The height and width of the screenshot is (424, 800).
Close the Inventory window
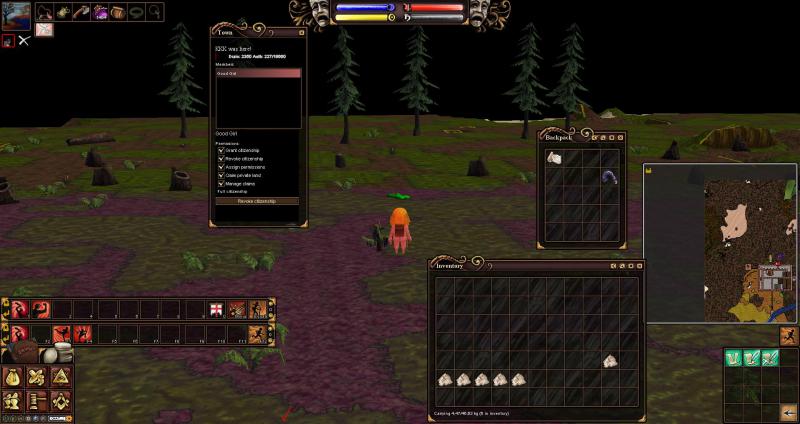(638, 267)
